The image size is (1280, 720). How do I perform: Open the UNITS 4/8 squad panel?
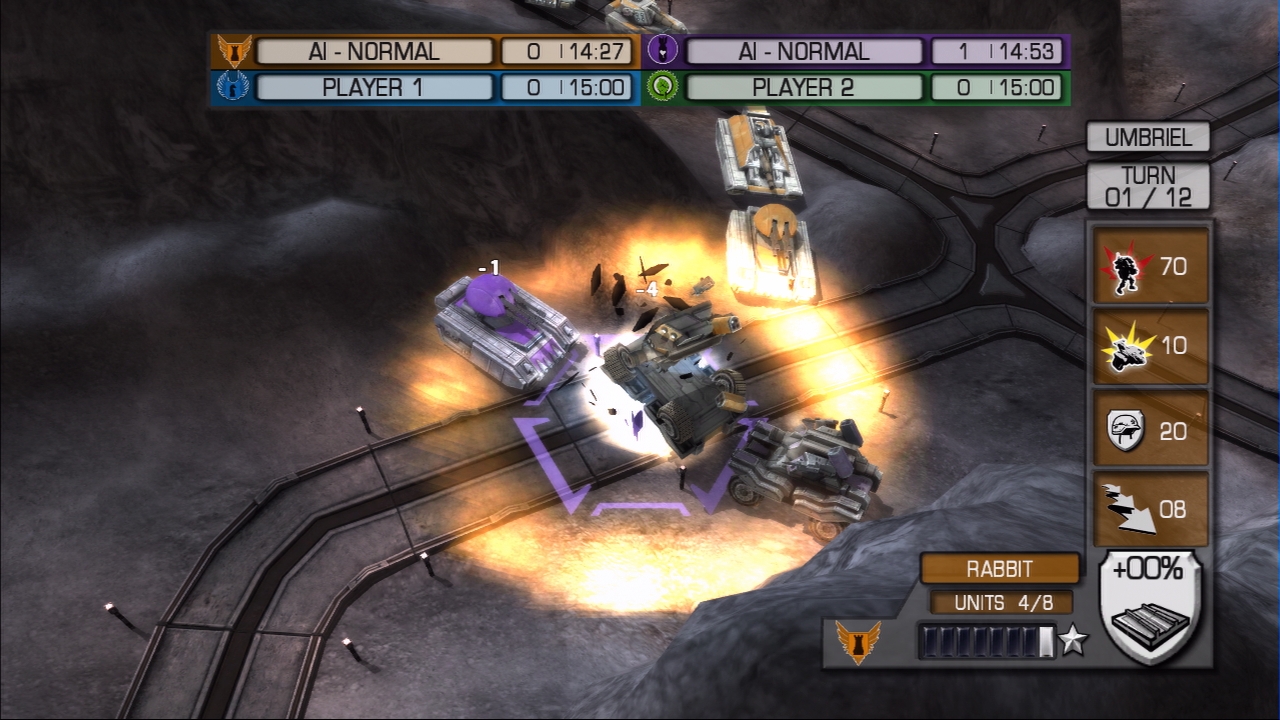click(1001, 602)
